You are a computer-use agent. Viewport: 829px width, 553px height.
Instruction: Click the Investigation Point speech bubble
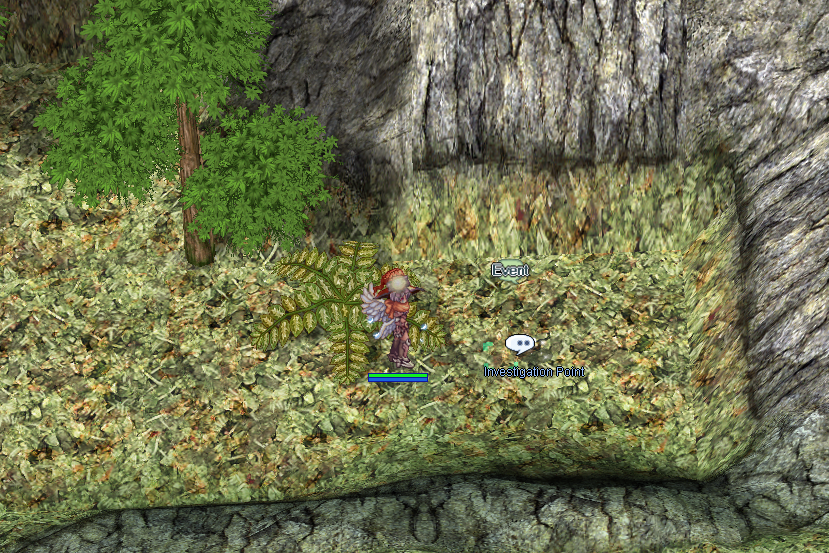tap(519, 344)
